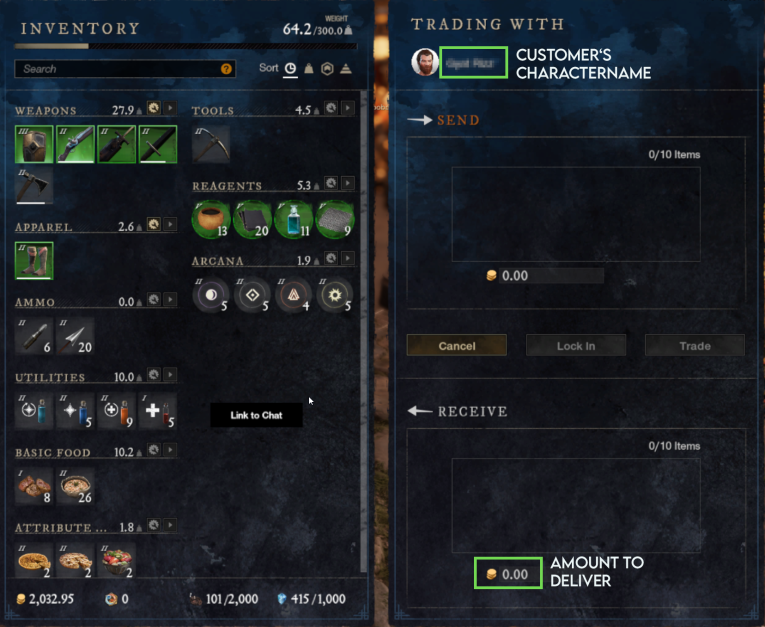The width and height of the screenshot is (765, 627).
Task: Select the shield in Weapons
Action: [x=34, y=144]
